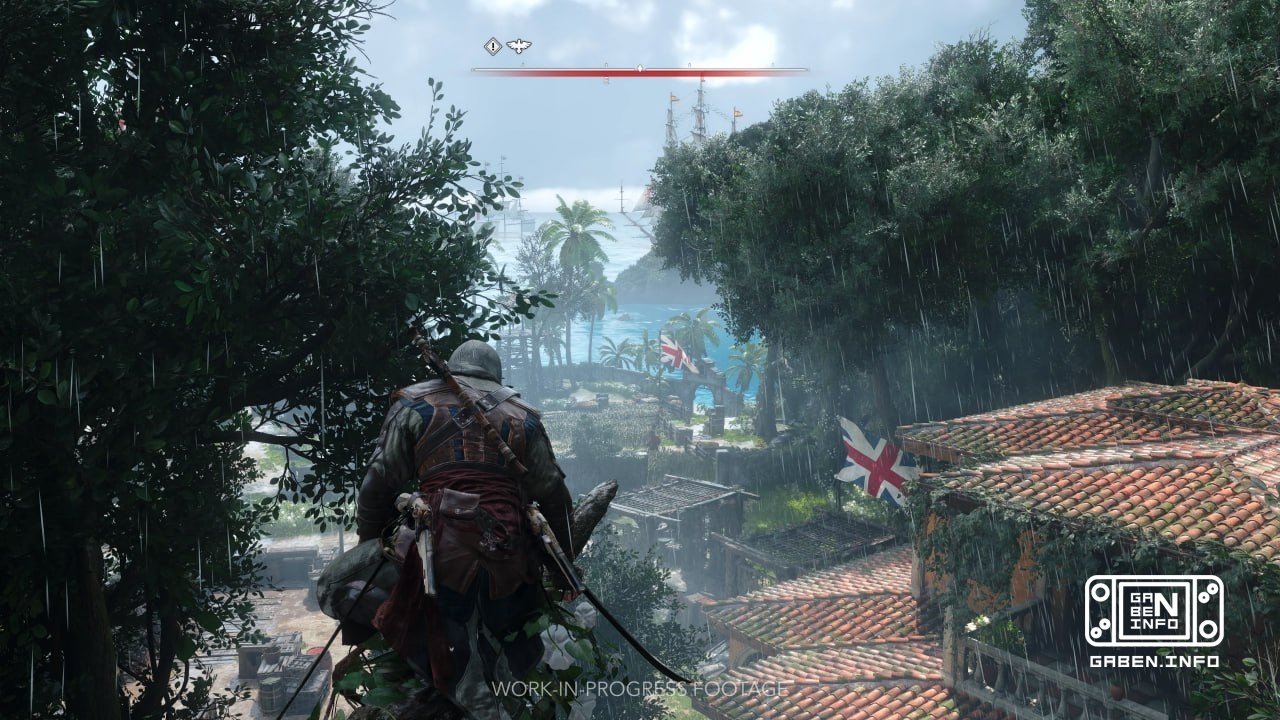Click the exclamation warning icon in the HUD
The width and height of the screenshot is (1280, 720).
pyautogui.click(x=492, y=45)
